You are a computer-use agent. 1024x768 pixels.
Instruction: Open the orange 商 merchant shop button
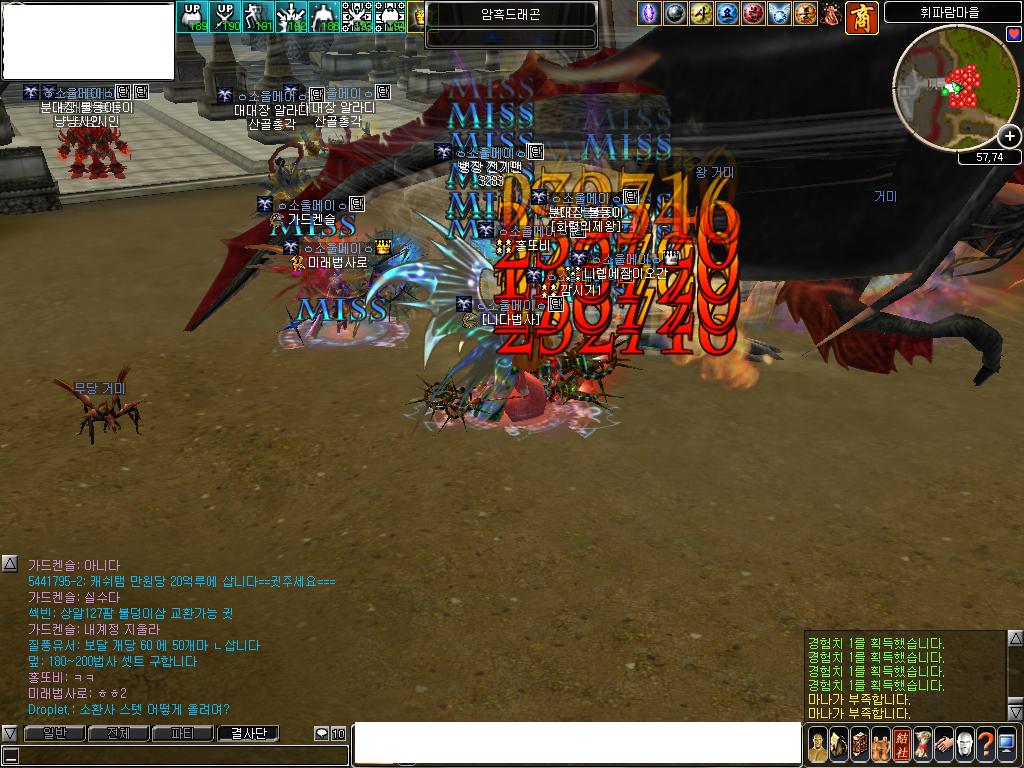861,16
